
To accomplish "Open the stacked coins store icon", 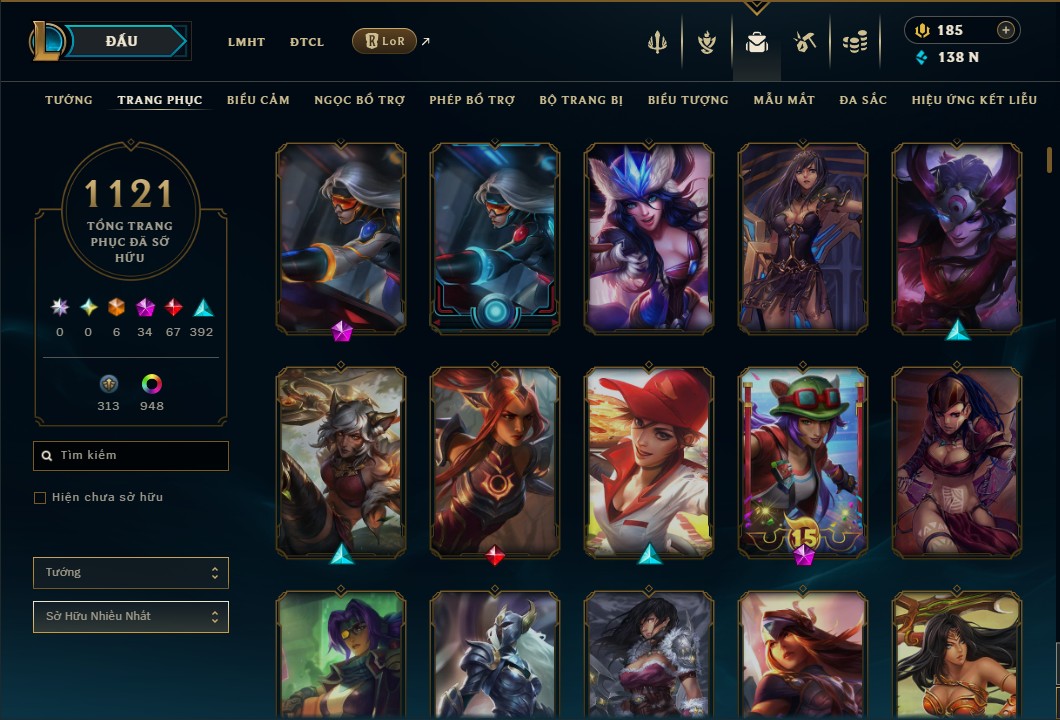I will pos(853,42).
